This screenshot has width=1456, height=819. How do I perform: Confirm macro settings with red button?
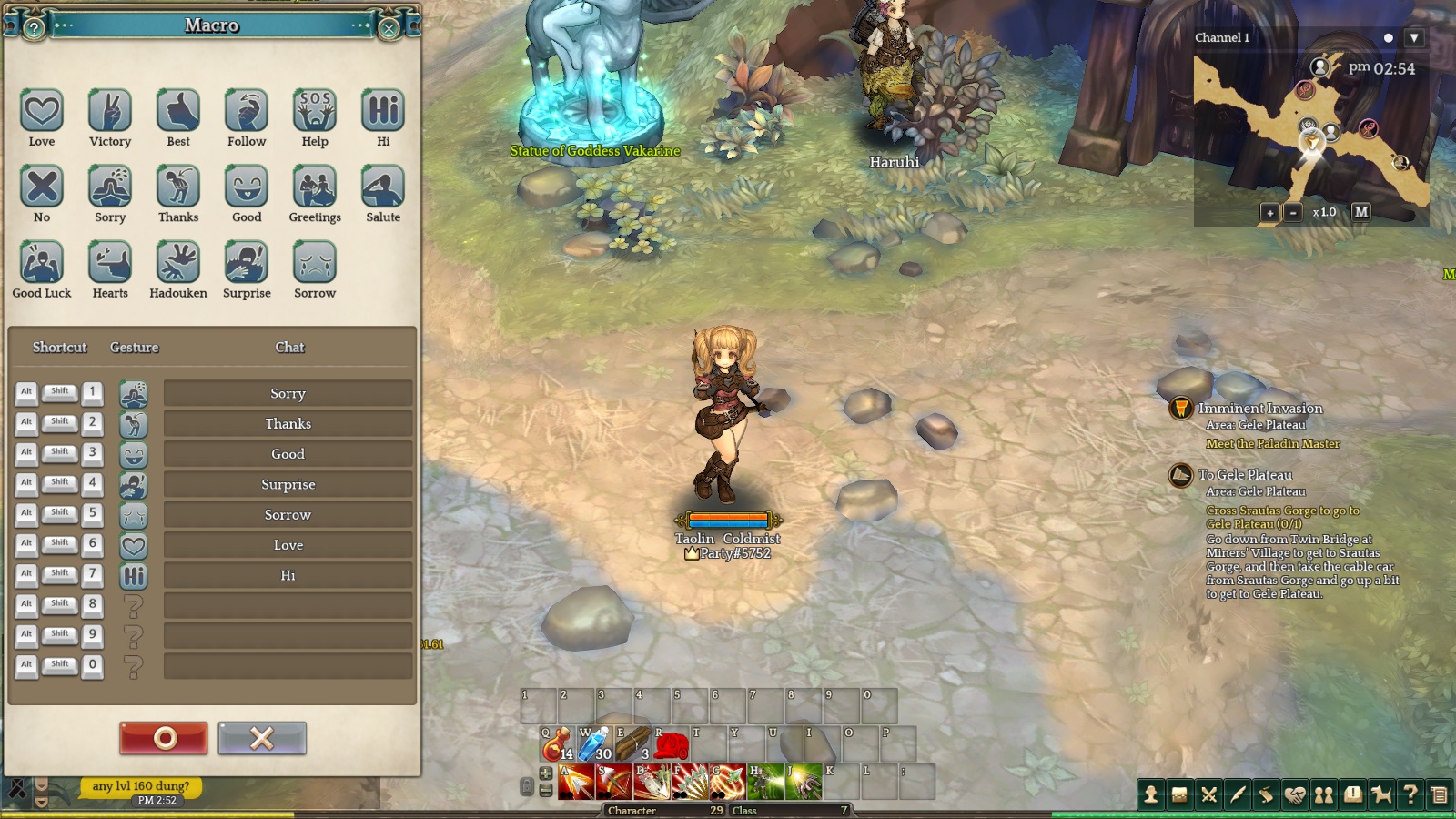click(164, 738)
